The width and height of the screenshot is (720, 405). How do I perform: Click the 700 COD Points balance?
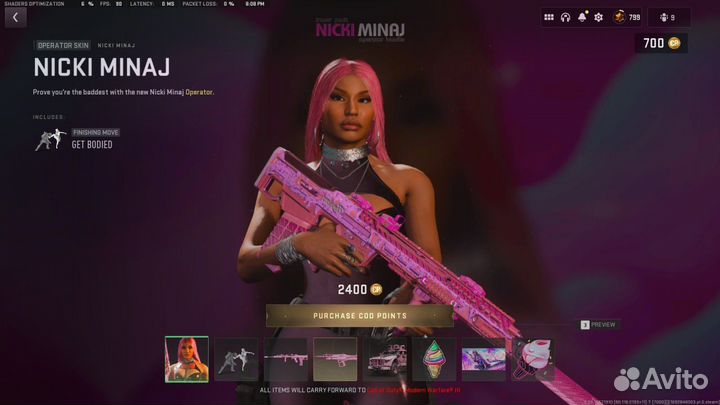(660, 43)
